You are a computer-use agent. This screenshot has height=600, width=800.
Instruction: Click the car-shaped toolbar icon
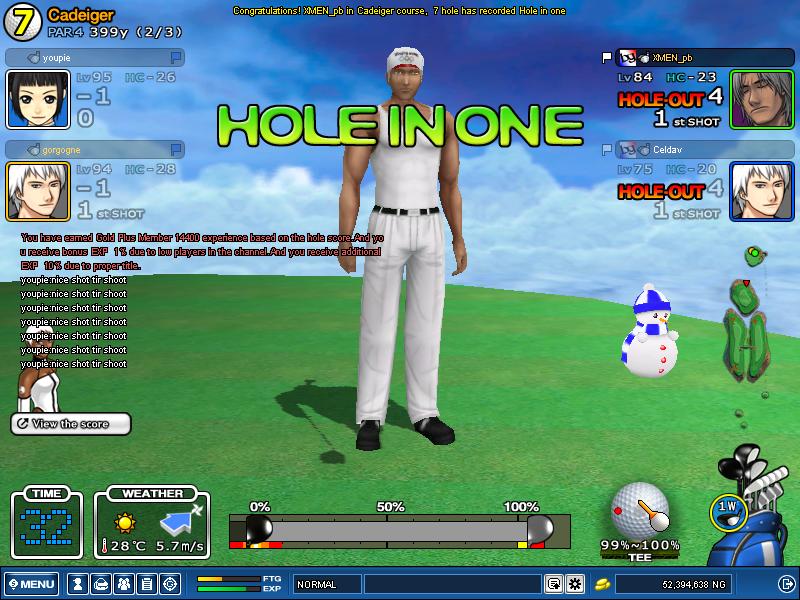click(x=99, y=584)
